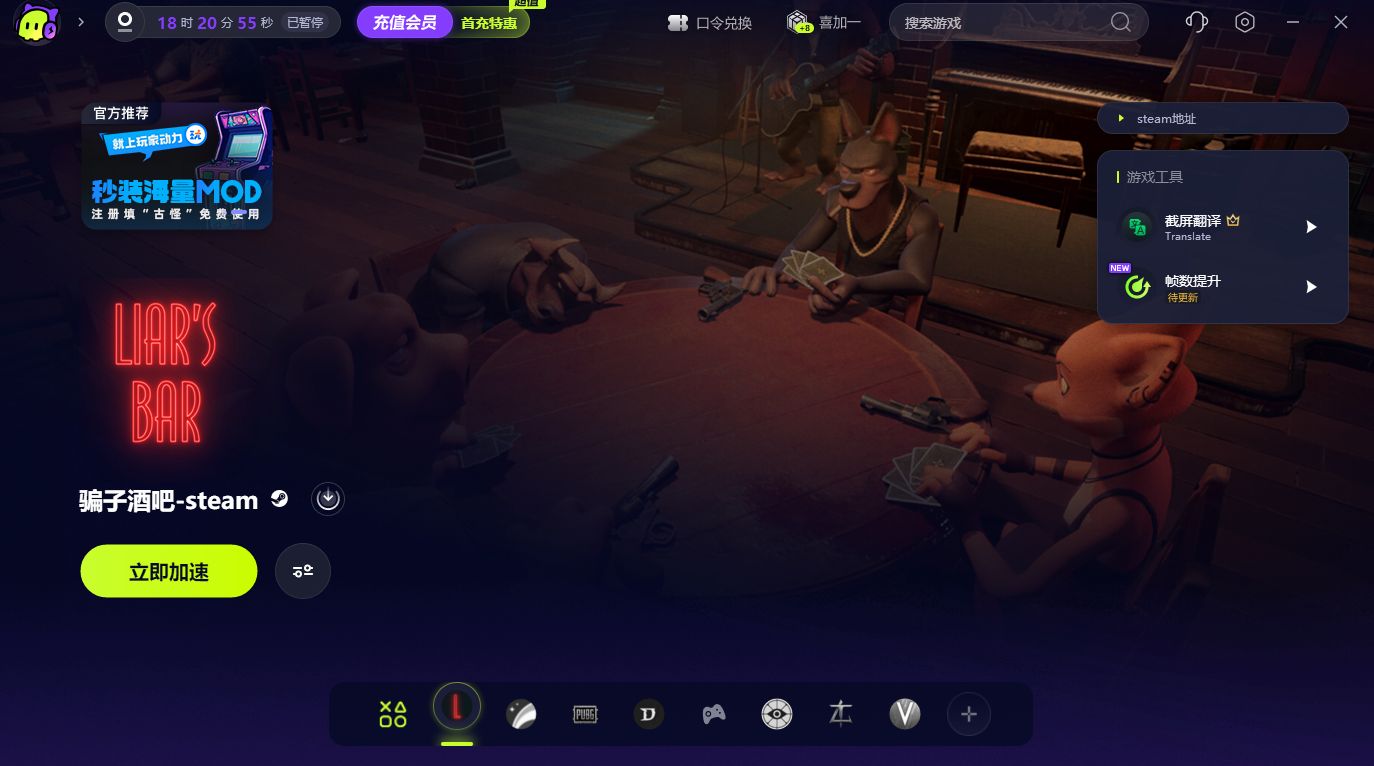Click the ghost avatar profile icon
The image size is (1374, 766).
pos(38,23)
